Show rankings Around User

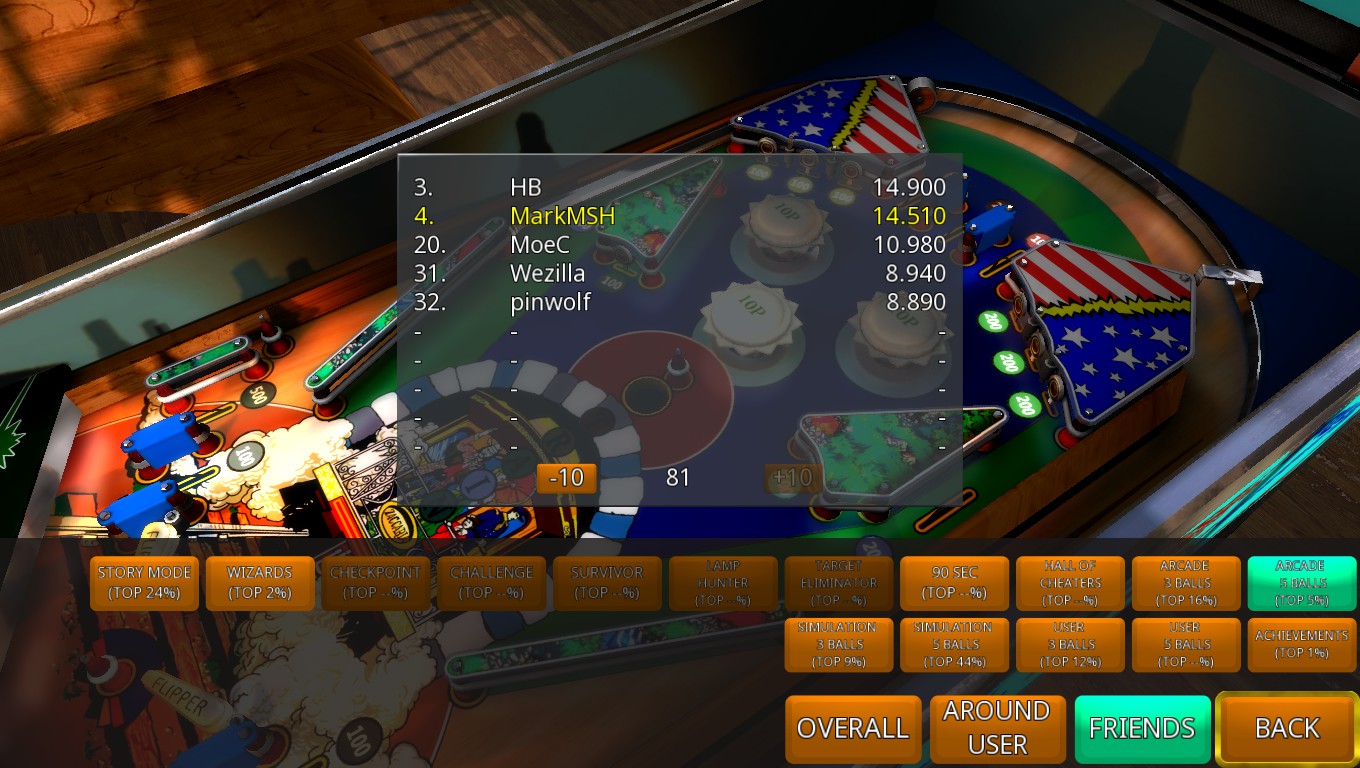pyautogui.click(x=997, y=729)
